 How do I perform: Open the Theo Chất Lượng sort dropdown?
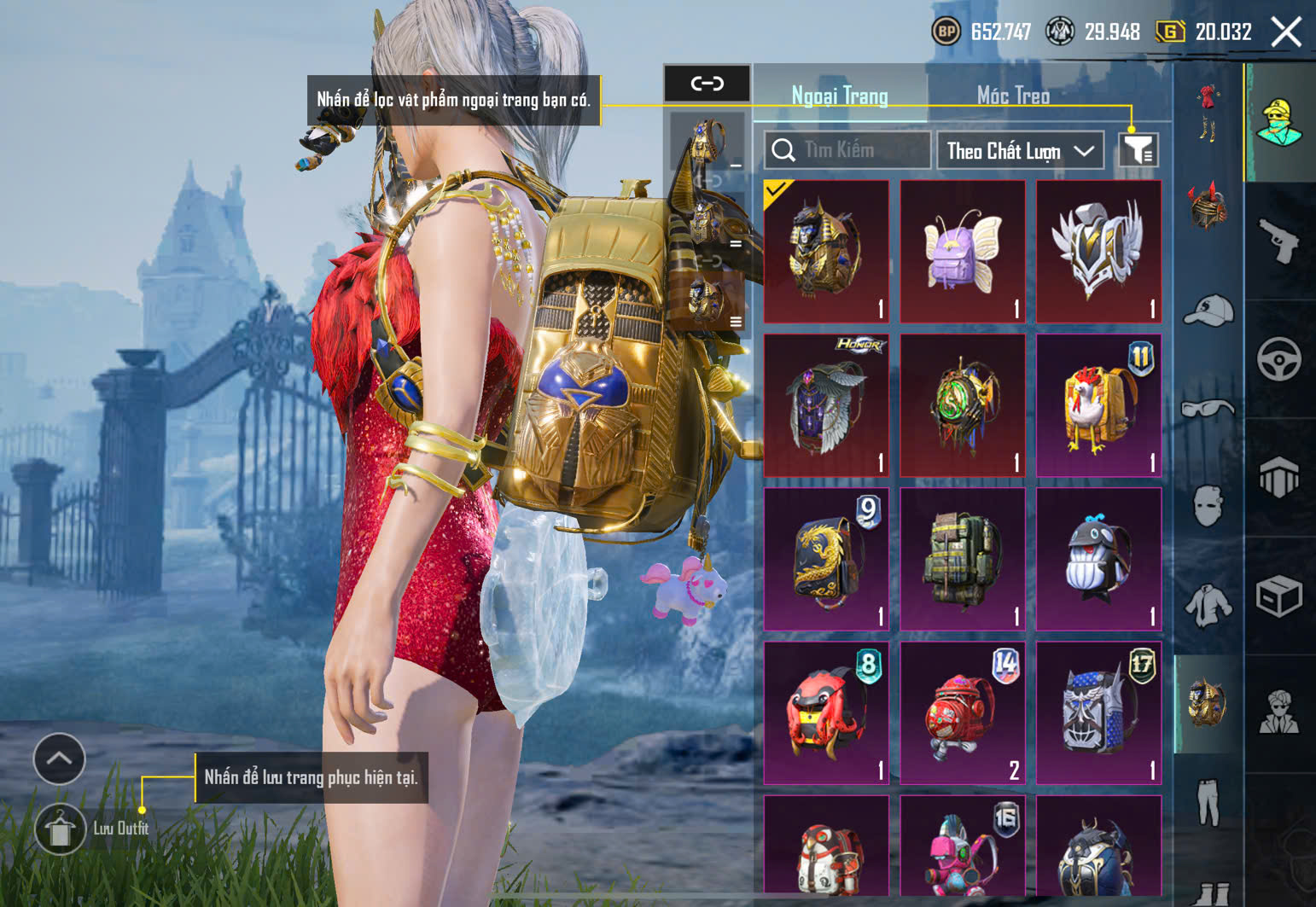(x=1020, y=151)
